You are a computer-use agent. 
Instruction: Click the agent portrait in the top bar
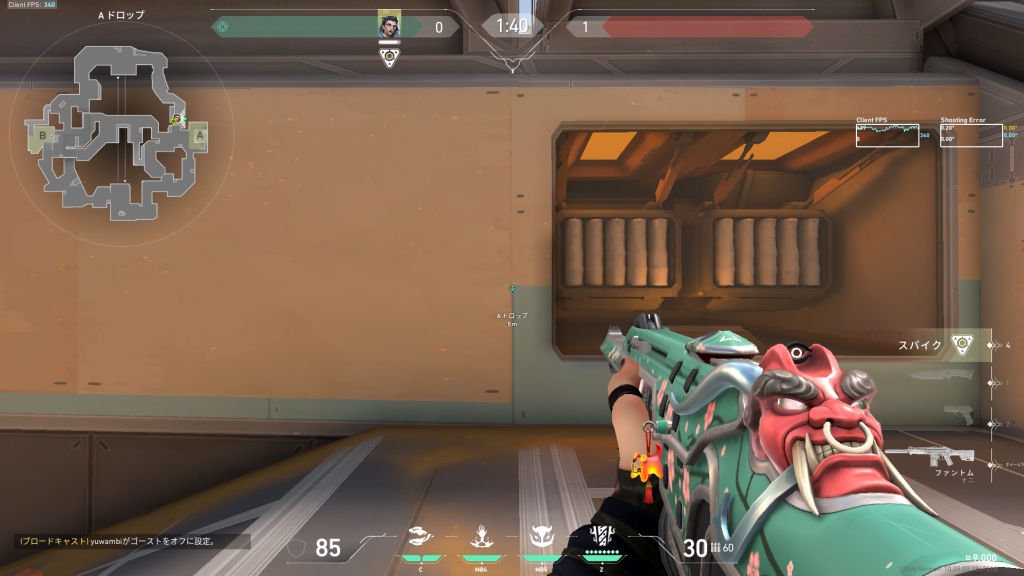[389, 26]
